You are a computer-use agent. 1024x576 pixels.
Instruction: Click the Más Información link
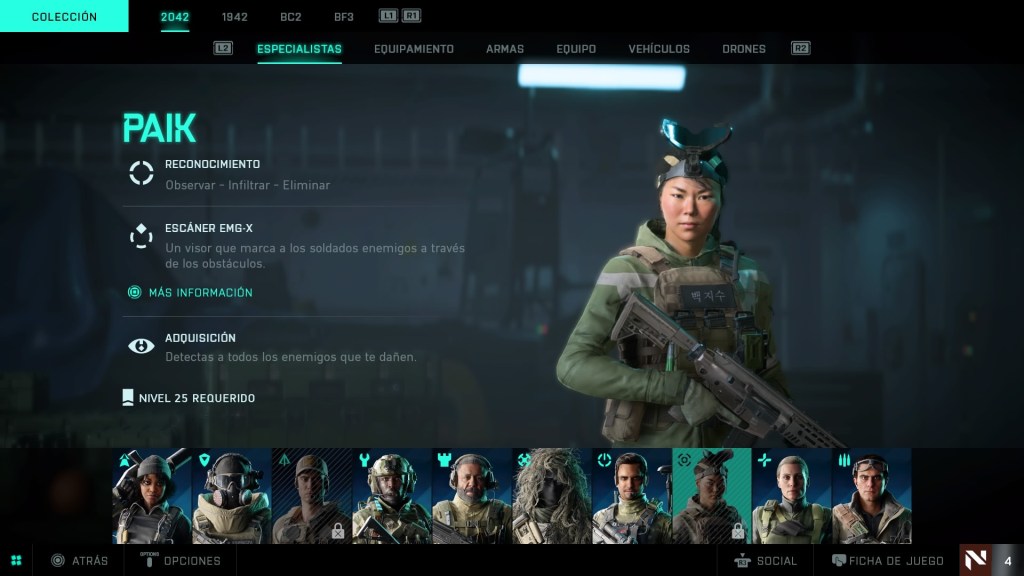pyautogui.click(x=200, y=292)
